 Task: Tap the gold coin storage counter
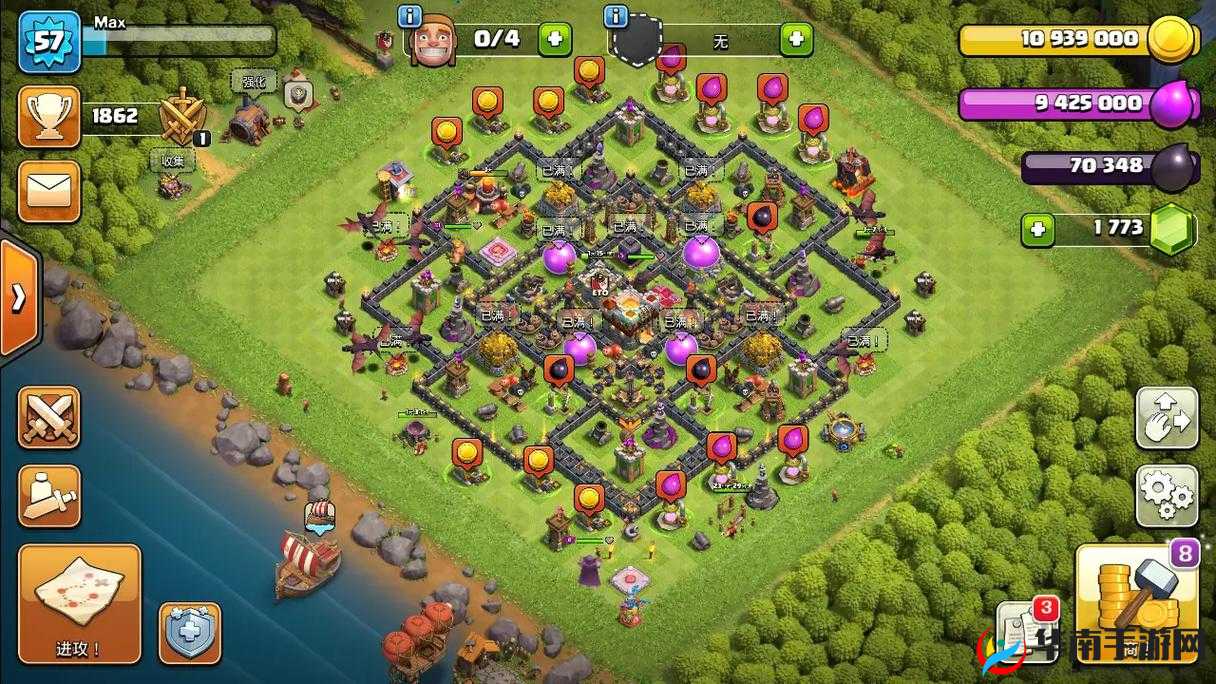point(1078,40)
